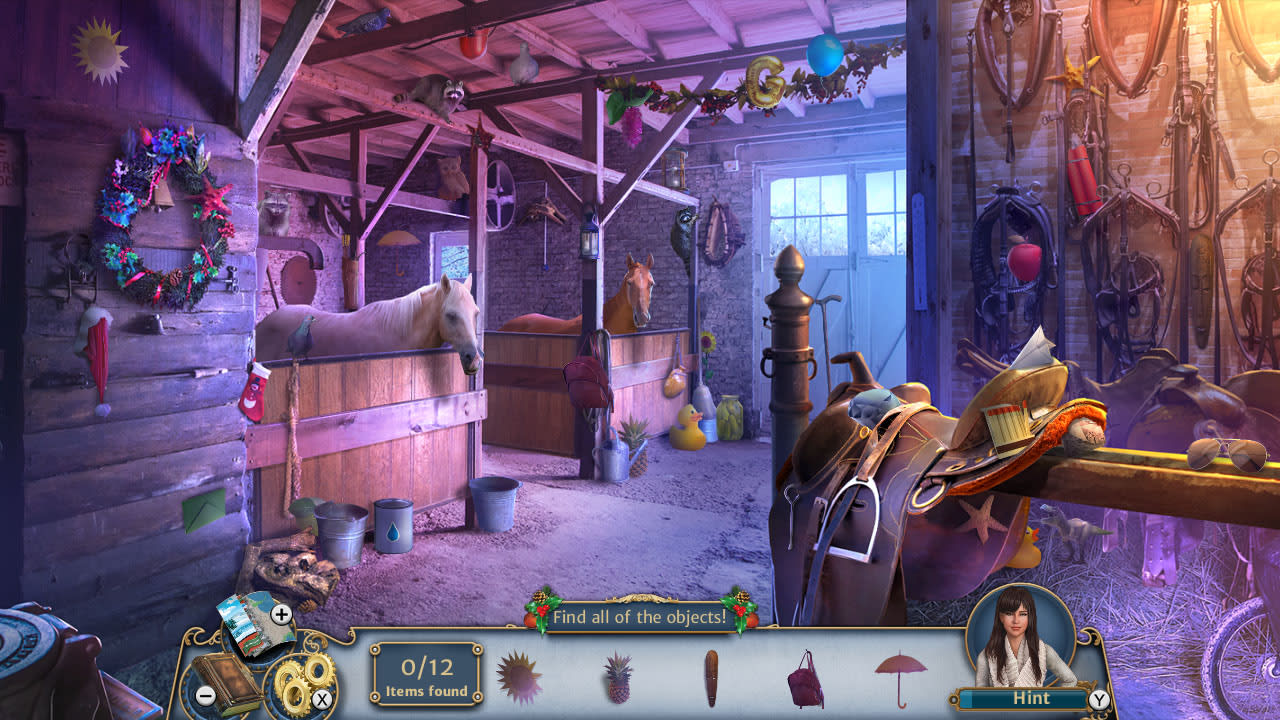Viewport: 1280px width, 720px height.
Task: Click the X gamepad prompt on the gears
Action: [320, 698]
